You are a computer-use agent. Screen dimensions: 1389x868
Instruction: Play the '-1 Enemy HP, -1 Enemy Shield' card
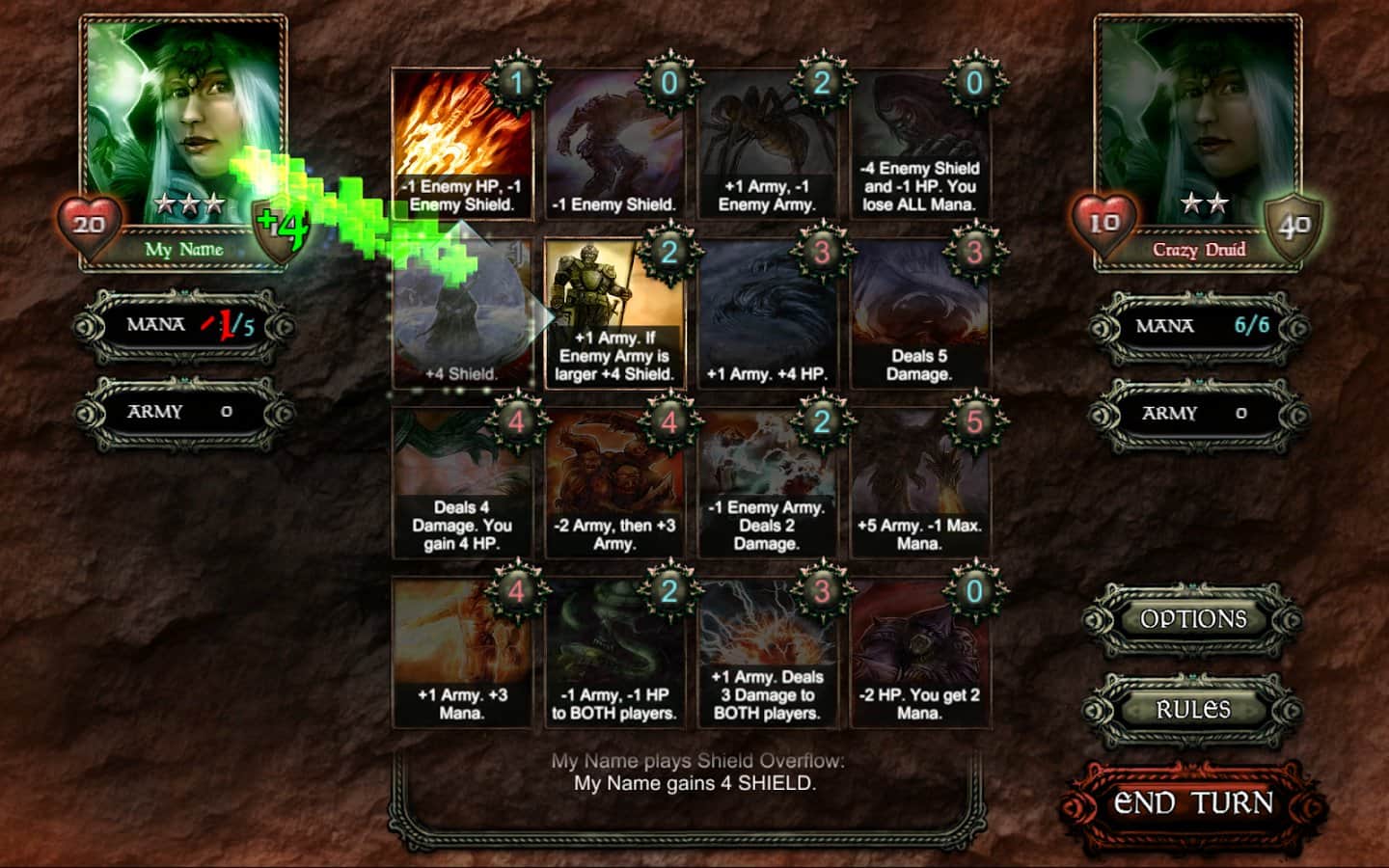point(462,145)
